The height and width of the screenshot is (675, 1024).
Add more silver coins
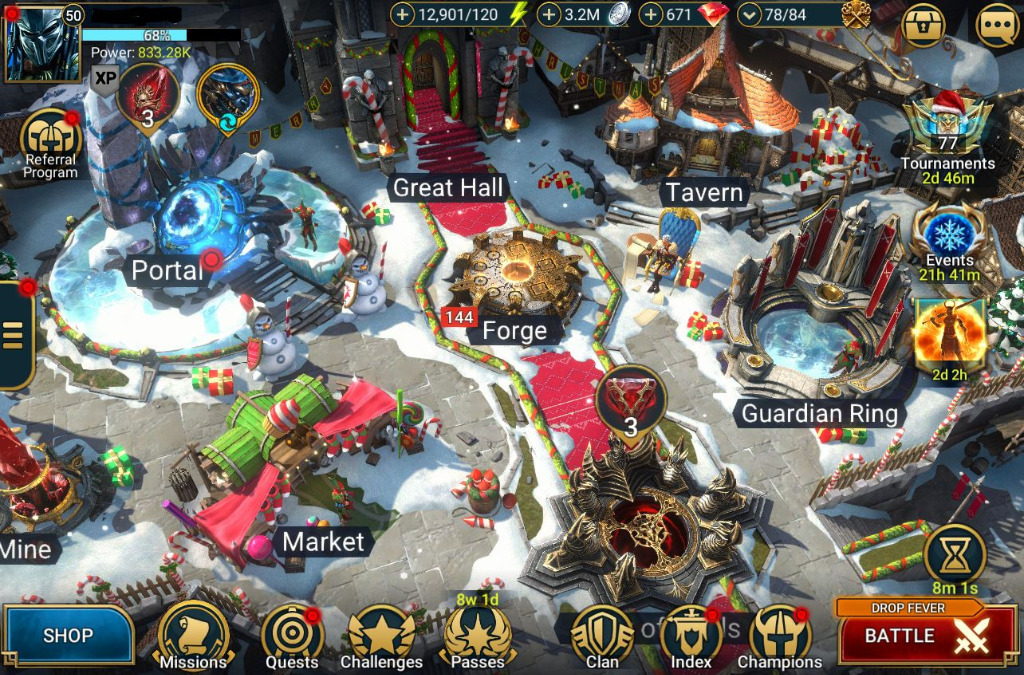pos(549,15)
